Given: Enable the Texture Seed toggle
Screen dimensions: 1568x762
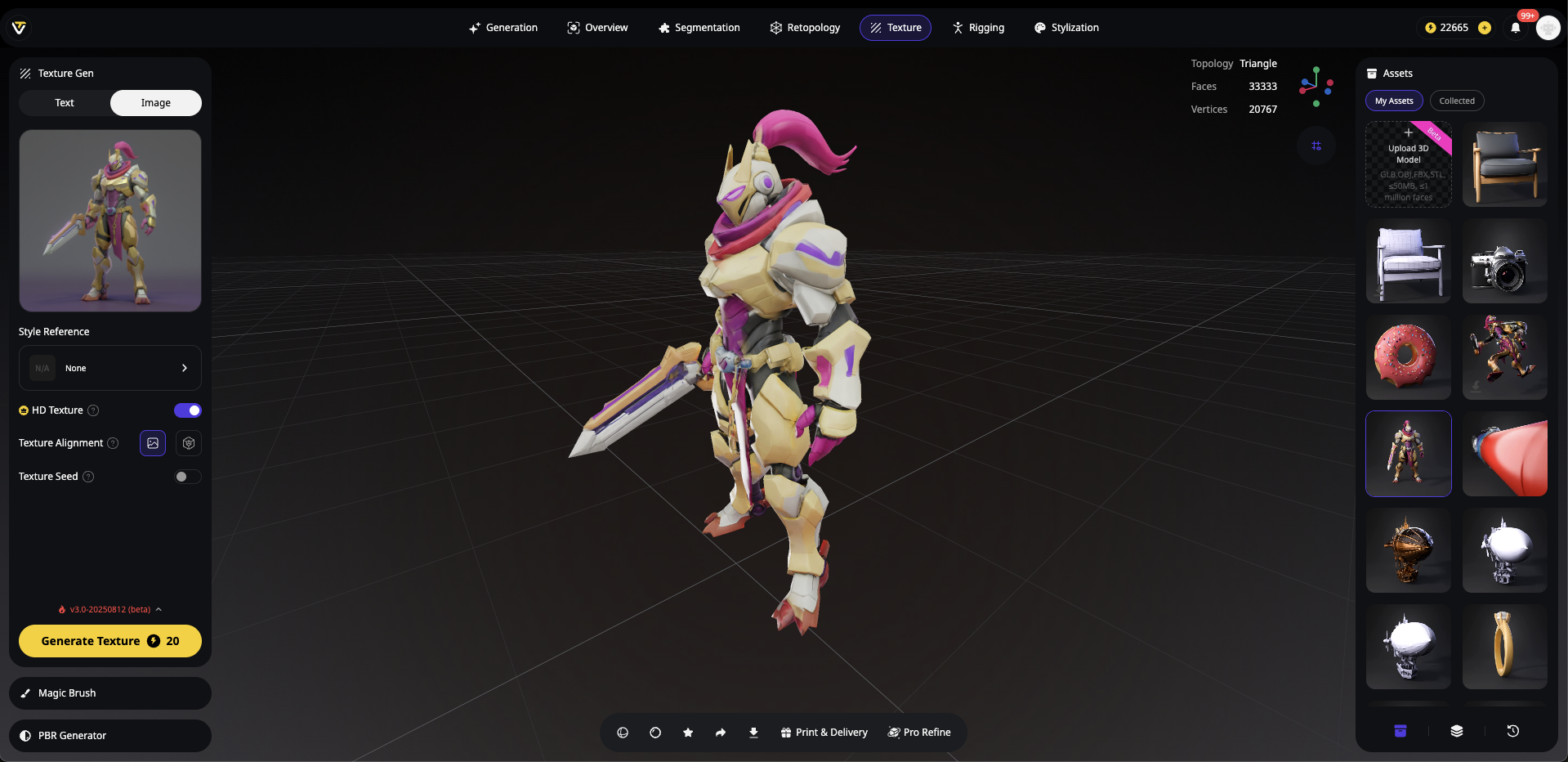Looking at the screenshot, I should point(187,477).
